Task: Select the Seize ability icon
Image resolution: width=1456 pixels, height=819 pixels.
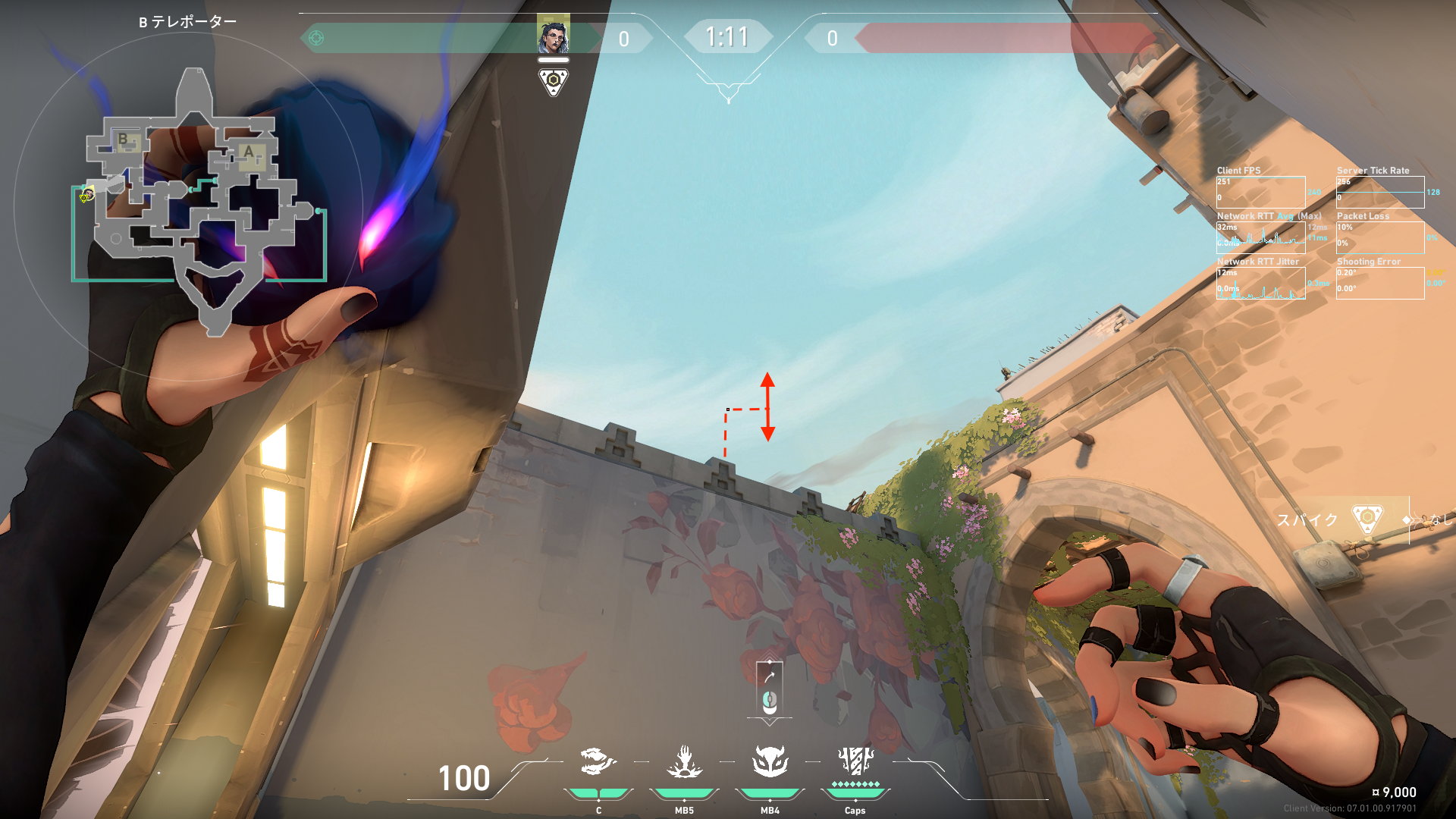Action: [684, 761]
